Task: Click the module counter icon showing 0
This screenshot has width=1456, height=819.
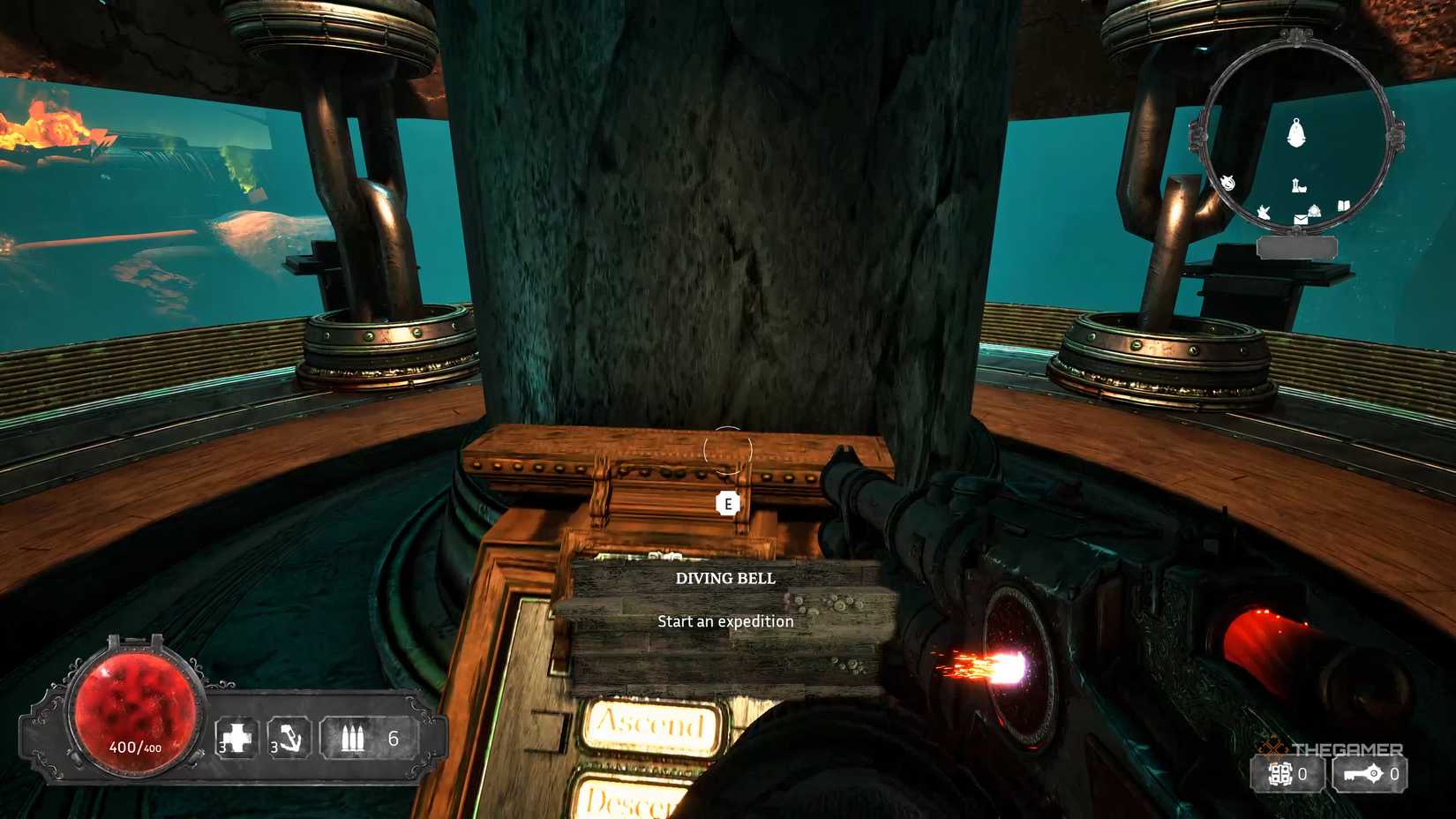Action: coord(1280,774)
